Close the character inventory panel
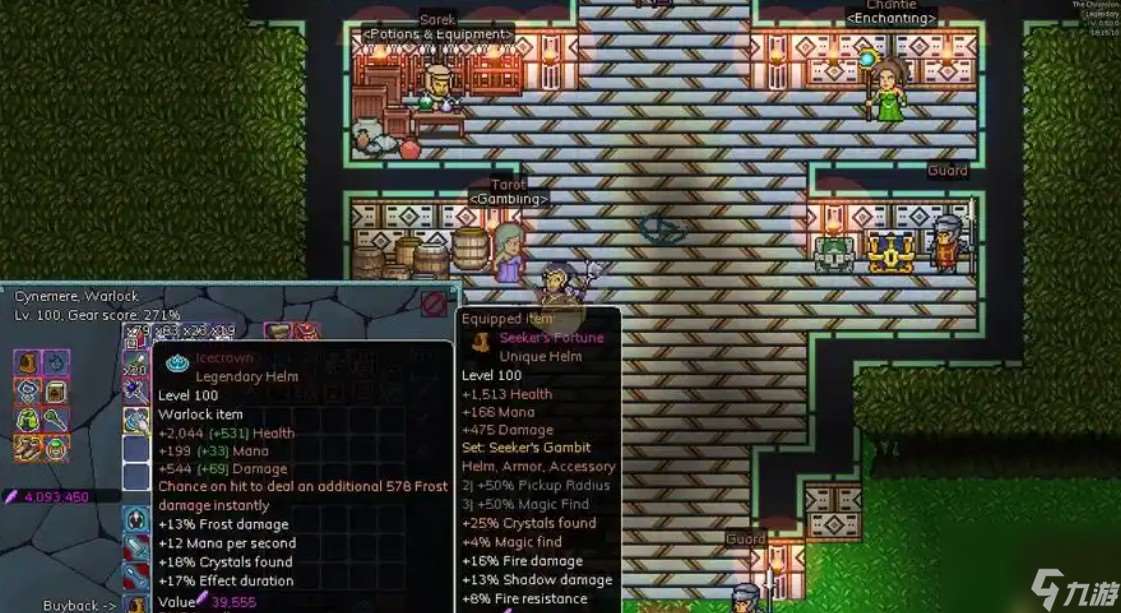The width and height of the screenshot is (1121, 613). tap(434, 304)
